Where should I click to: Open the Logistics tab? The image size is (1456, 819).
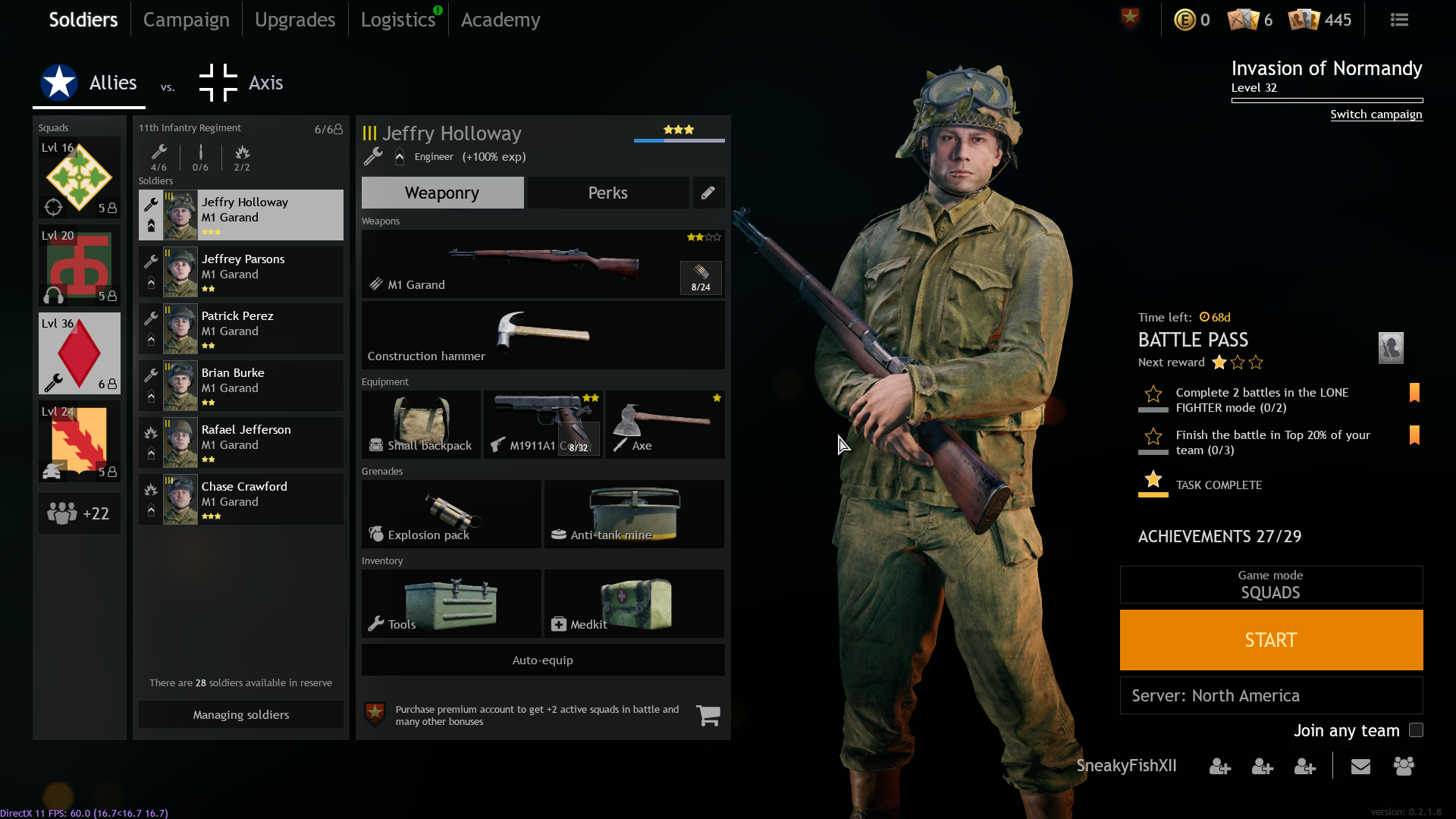397,20
